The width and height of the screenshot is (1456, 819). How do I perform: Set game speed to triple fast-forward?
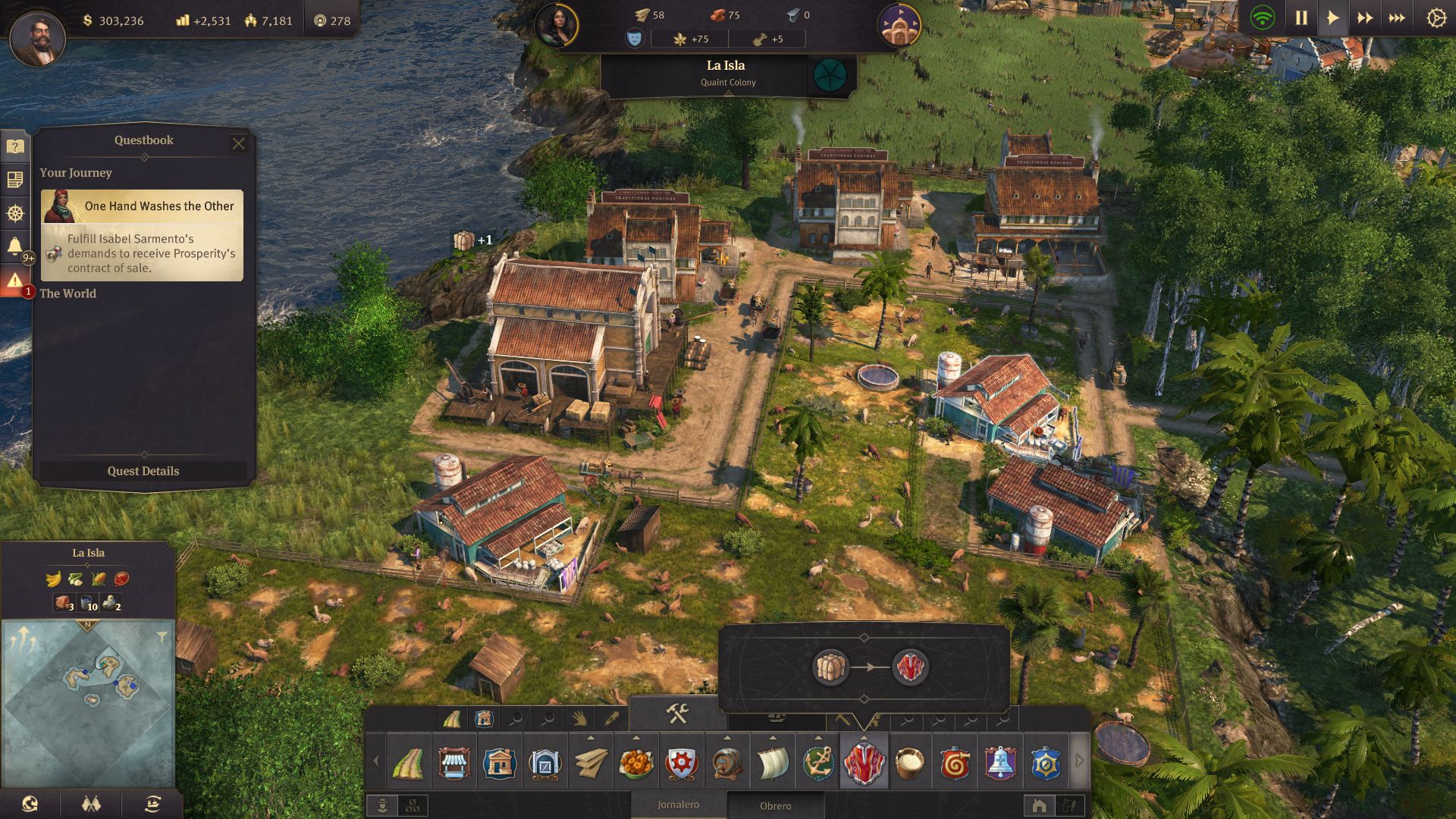[1396, 18]
